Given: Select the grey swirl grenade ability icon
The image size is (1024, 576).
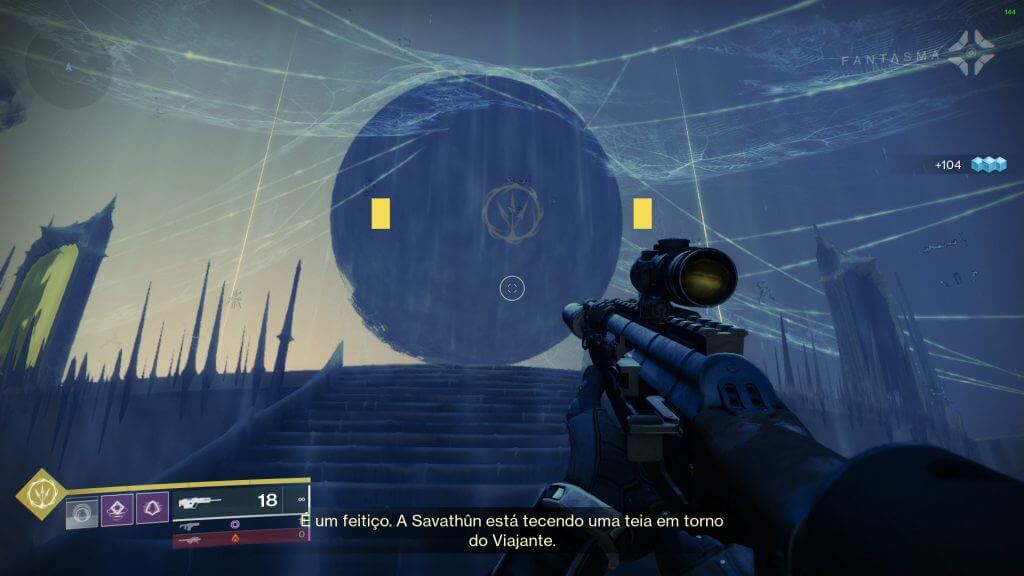Looking at the screenshot, I should click(x=82, y=512).
